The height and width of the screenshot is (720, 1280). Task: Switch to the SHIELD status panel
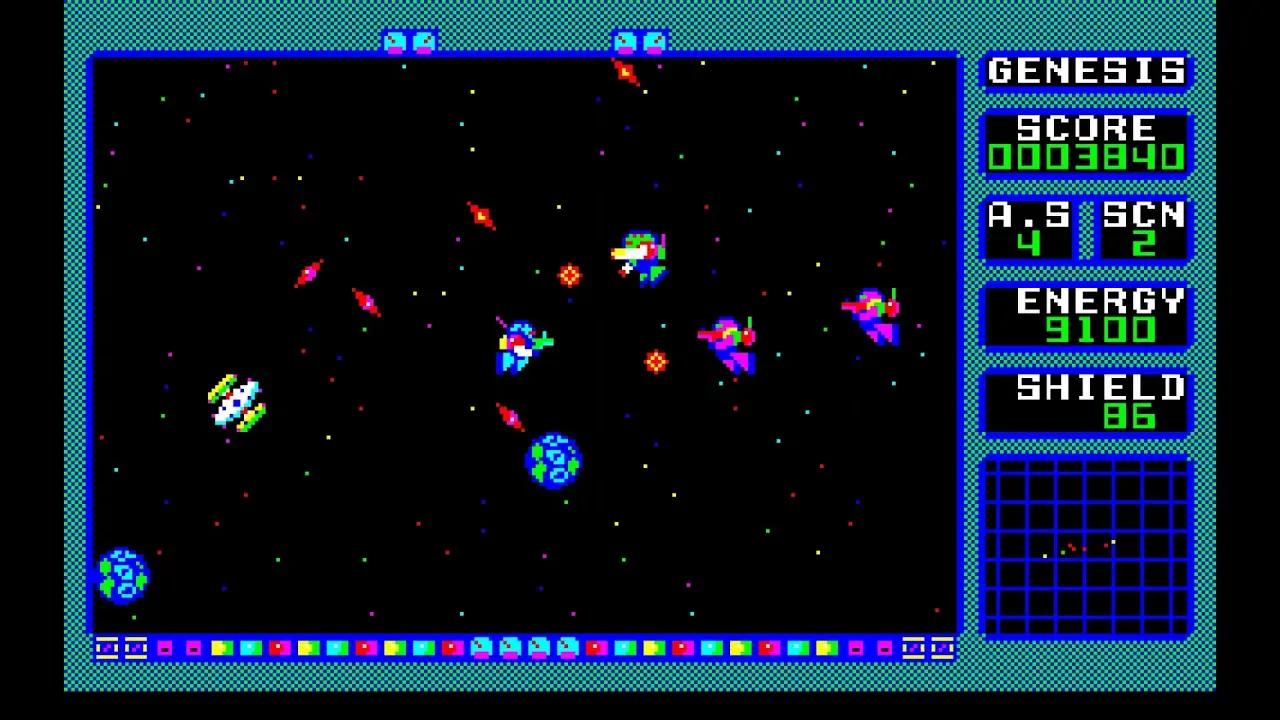[1085, 401]
